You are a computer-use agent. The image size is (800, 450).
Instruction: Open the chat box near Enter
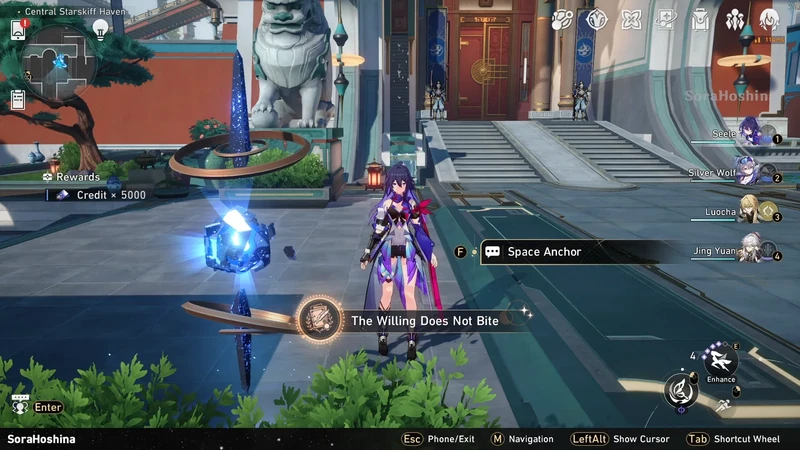[19, 406]
